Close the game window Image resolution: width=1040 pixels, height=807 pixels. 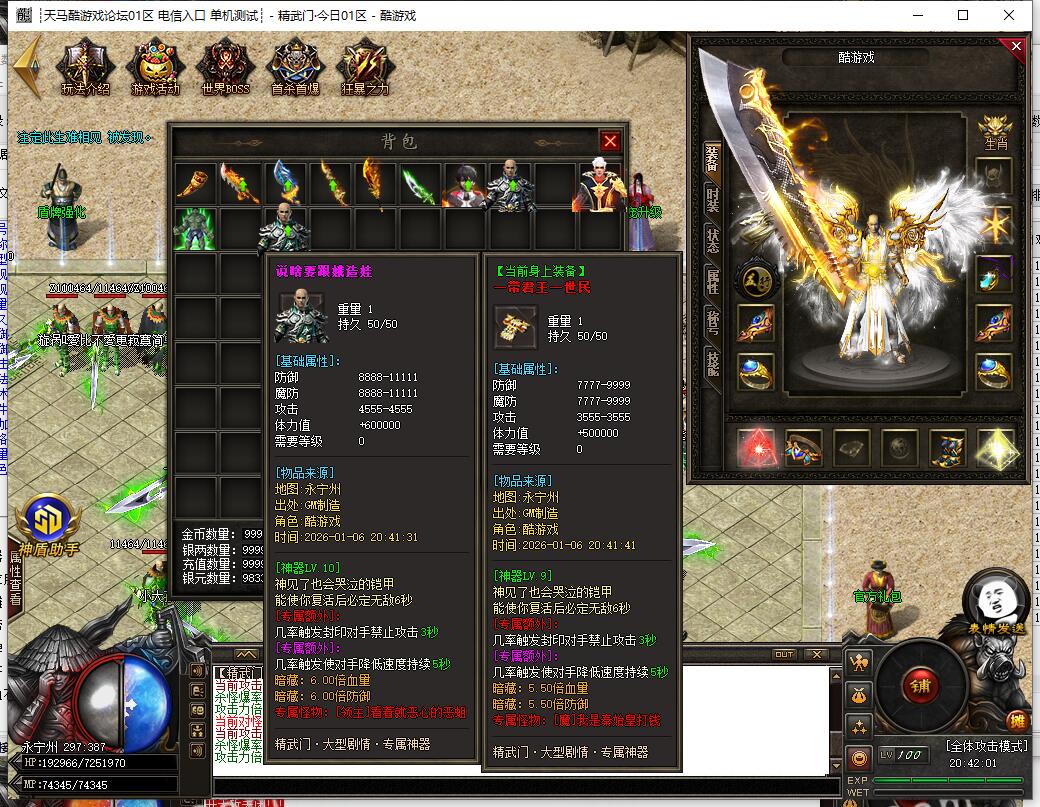[x=1011, y=15]
